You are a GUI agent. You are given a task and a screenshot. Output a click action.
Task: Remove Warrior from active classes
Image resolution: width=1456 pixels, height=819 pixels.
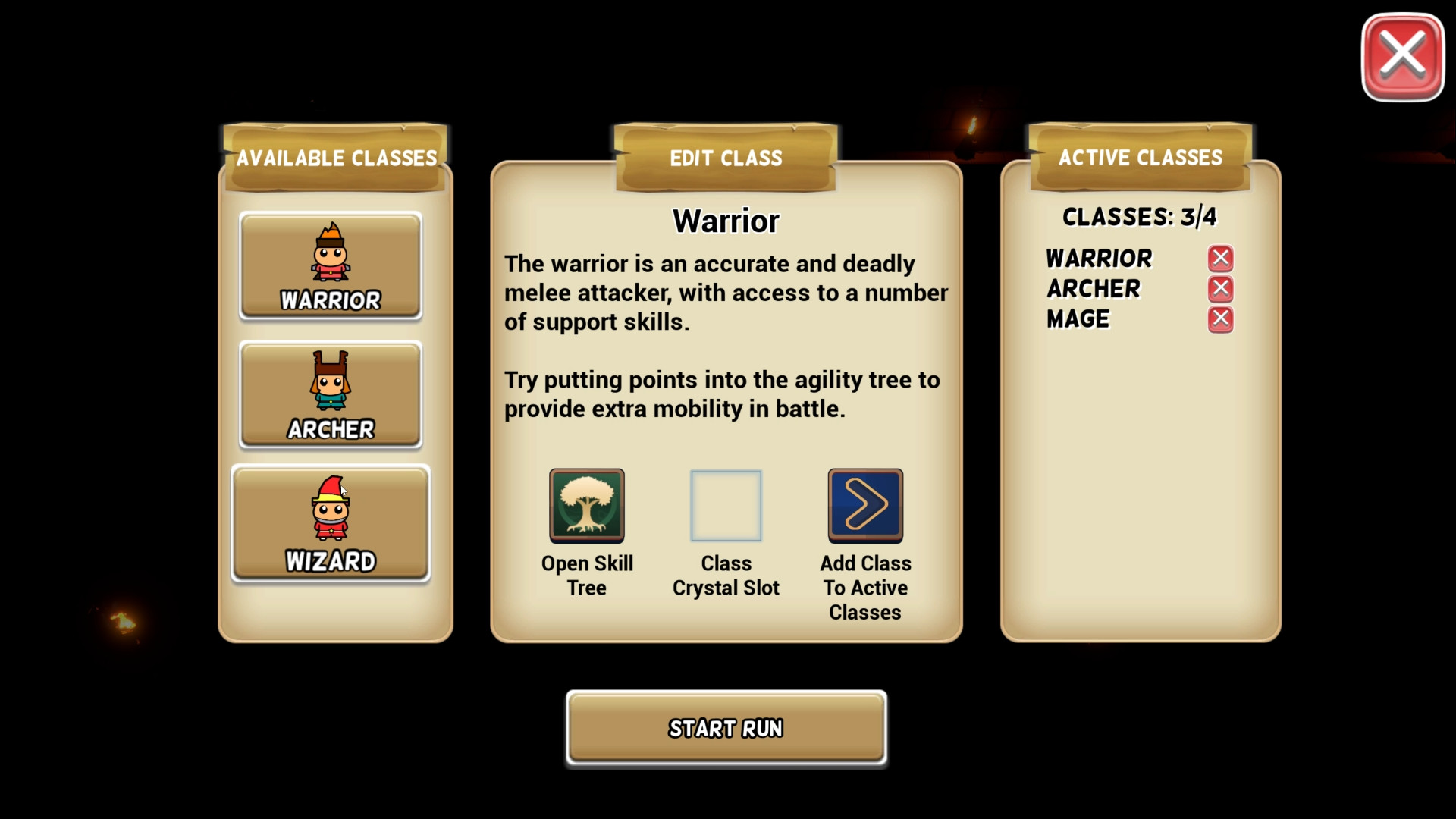(x=1220, y=258)
